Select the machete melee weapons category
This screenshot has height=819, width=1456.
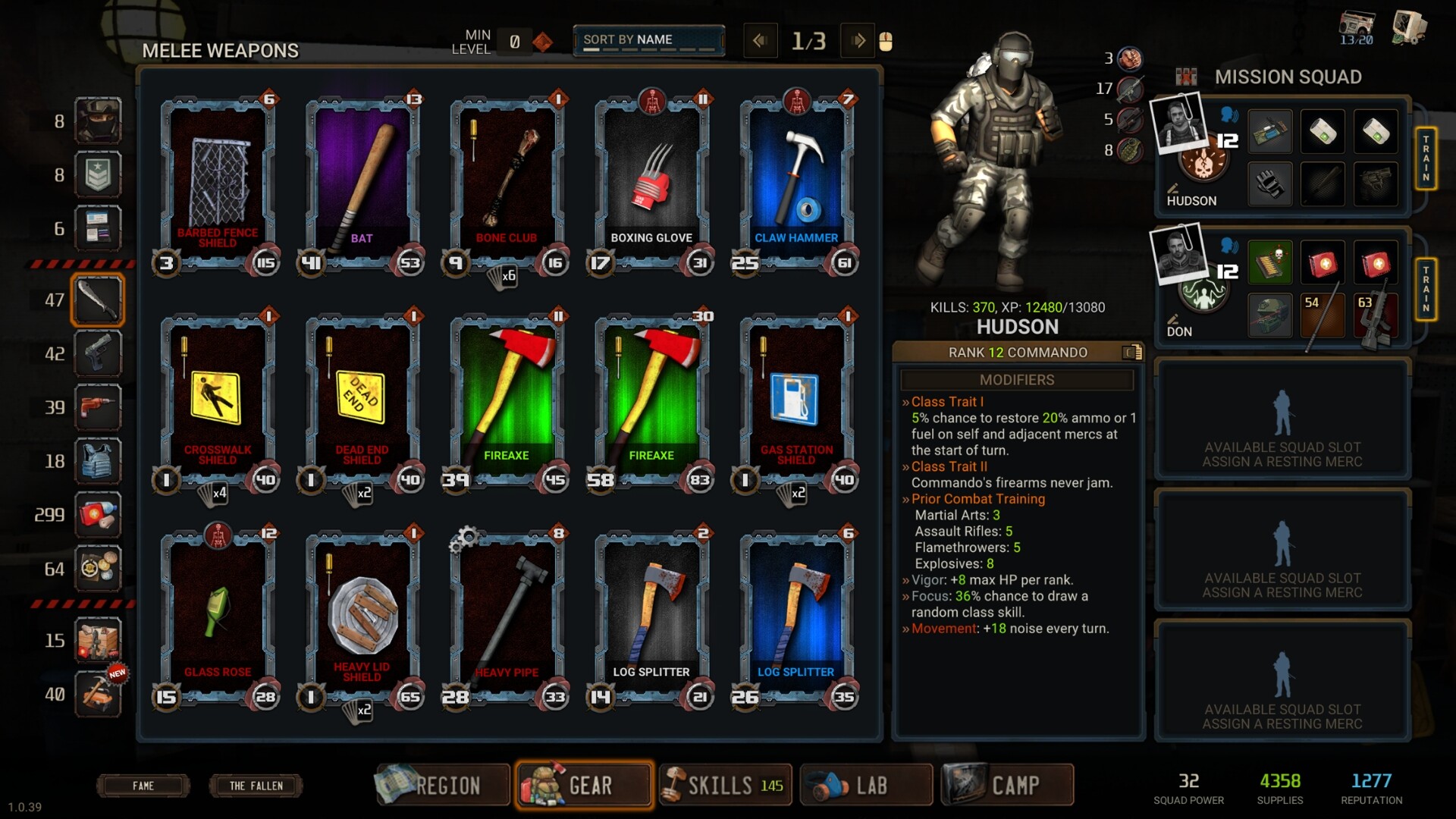(x=98, y=299)
